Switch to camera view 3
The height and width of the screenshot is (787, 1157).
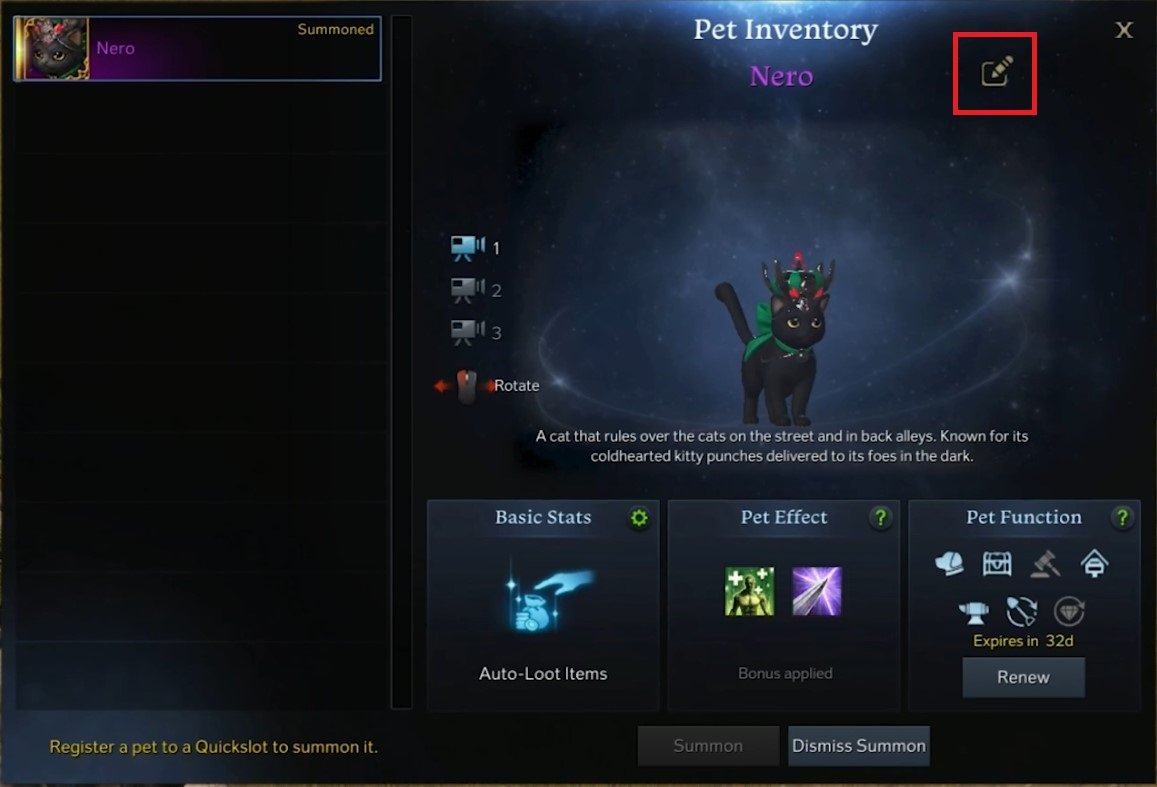[x=466, y=331]
